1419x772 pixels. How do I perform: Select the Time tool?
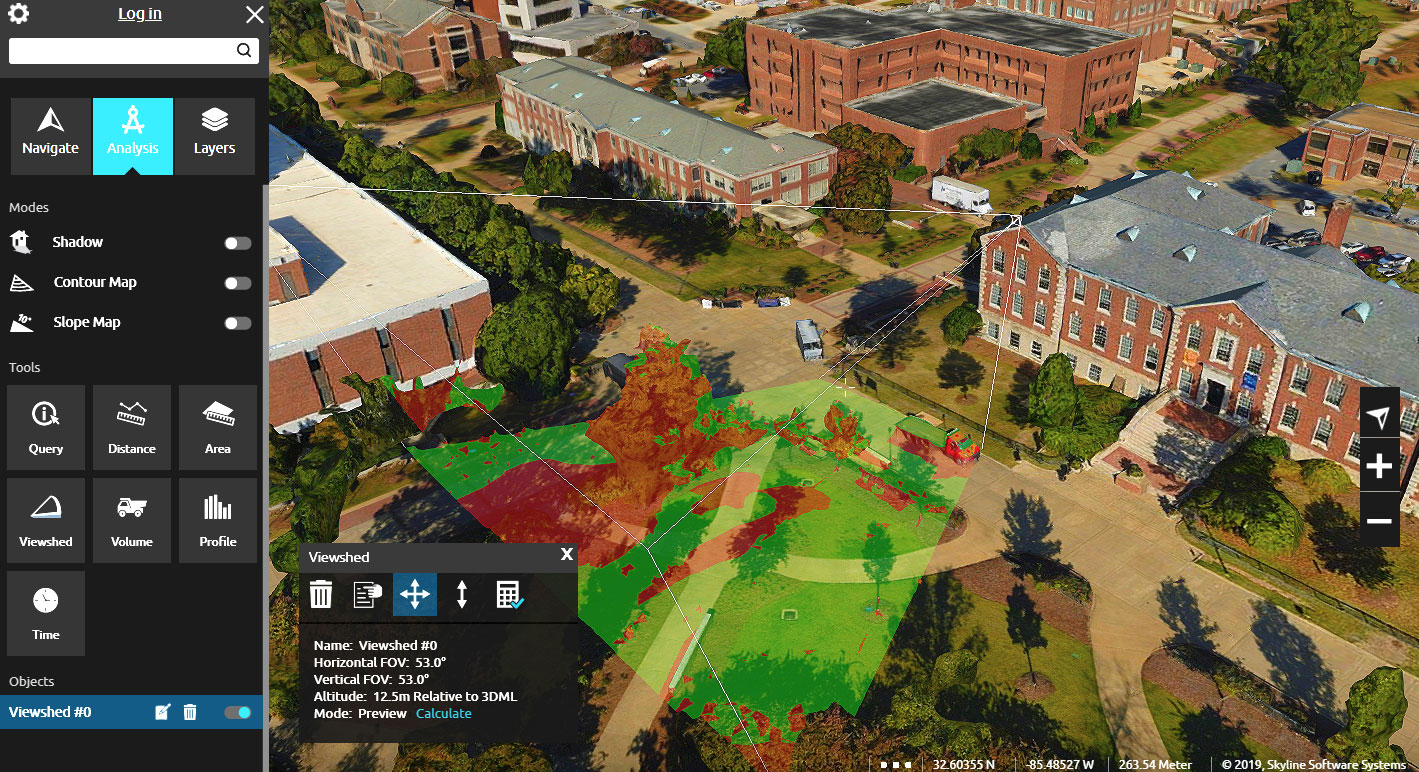click(45, 613)
